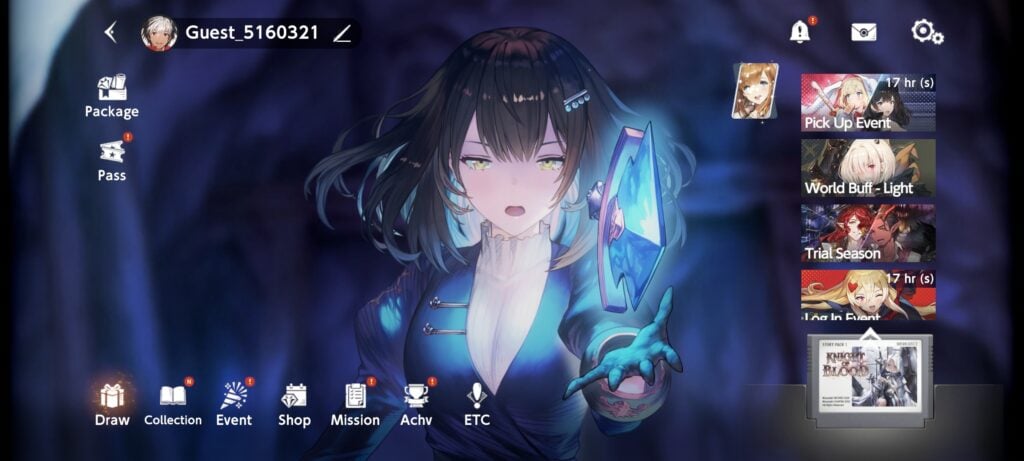
Task: Go back with the arrow button
Action: 110,33
